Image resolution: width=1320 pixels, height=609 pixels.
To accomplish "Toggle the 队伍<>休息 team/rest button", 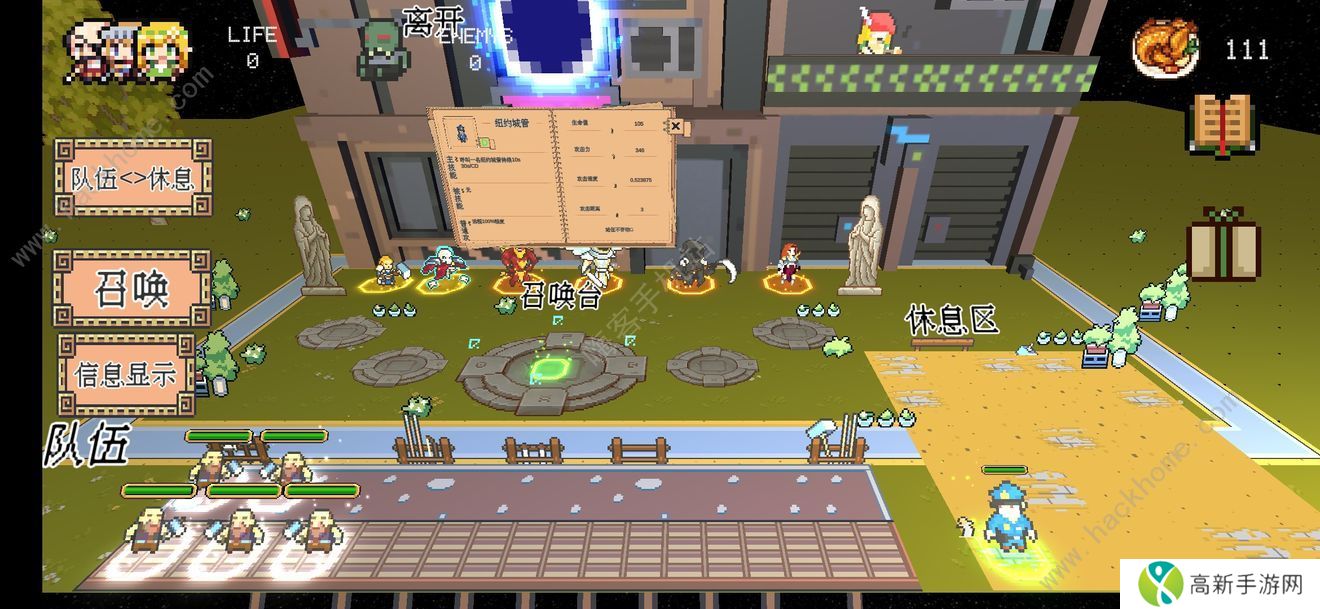I will (x=133, y=178).
